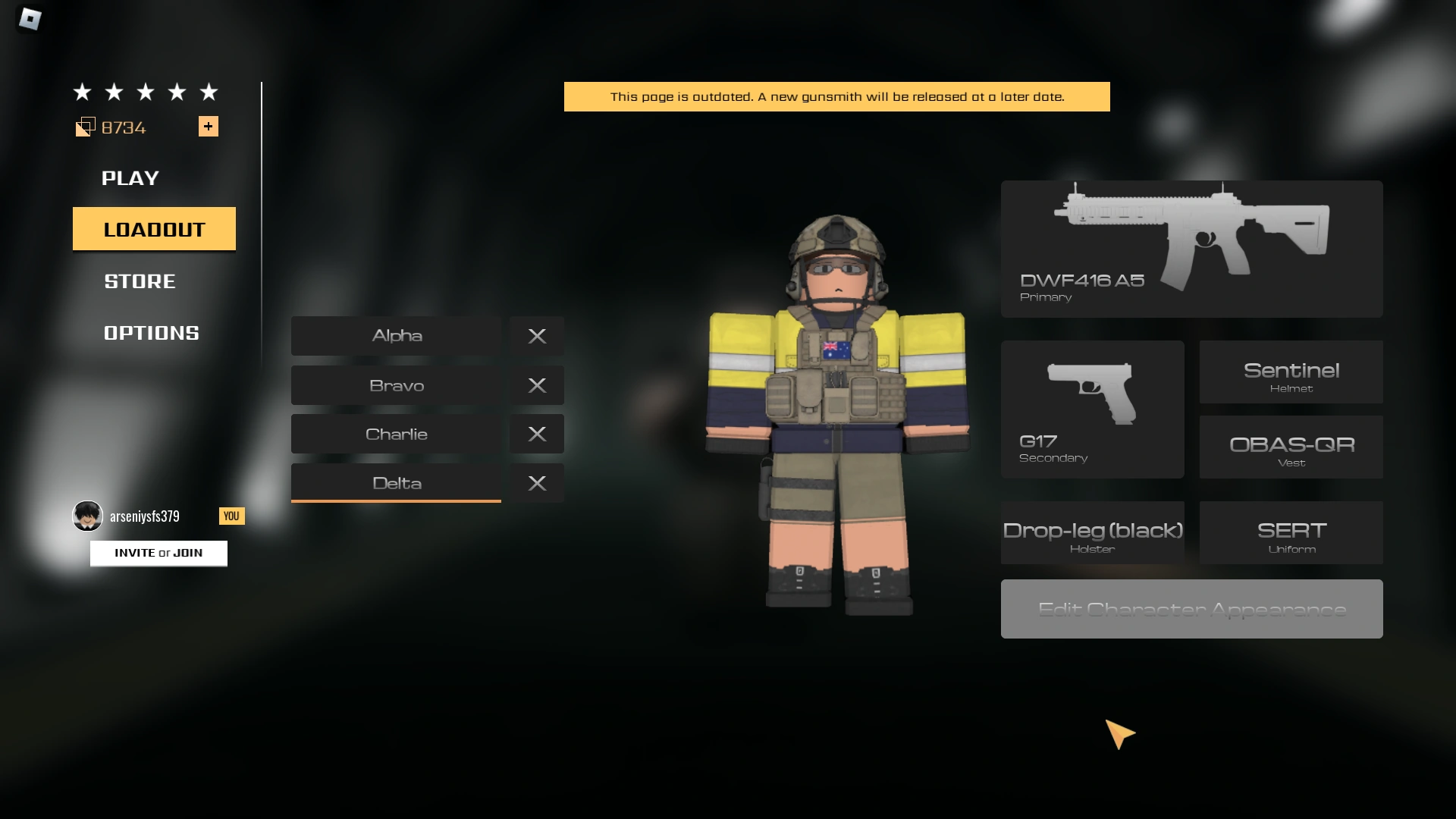Open the OPTIONS menu
Image resolution: width=1456 pixels, height=819 pixels.
151,332
